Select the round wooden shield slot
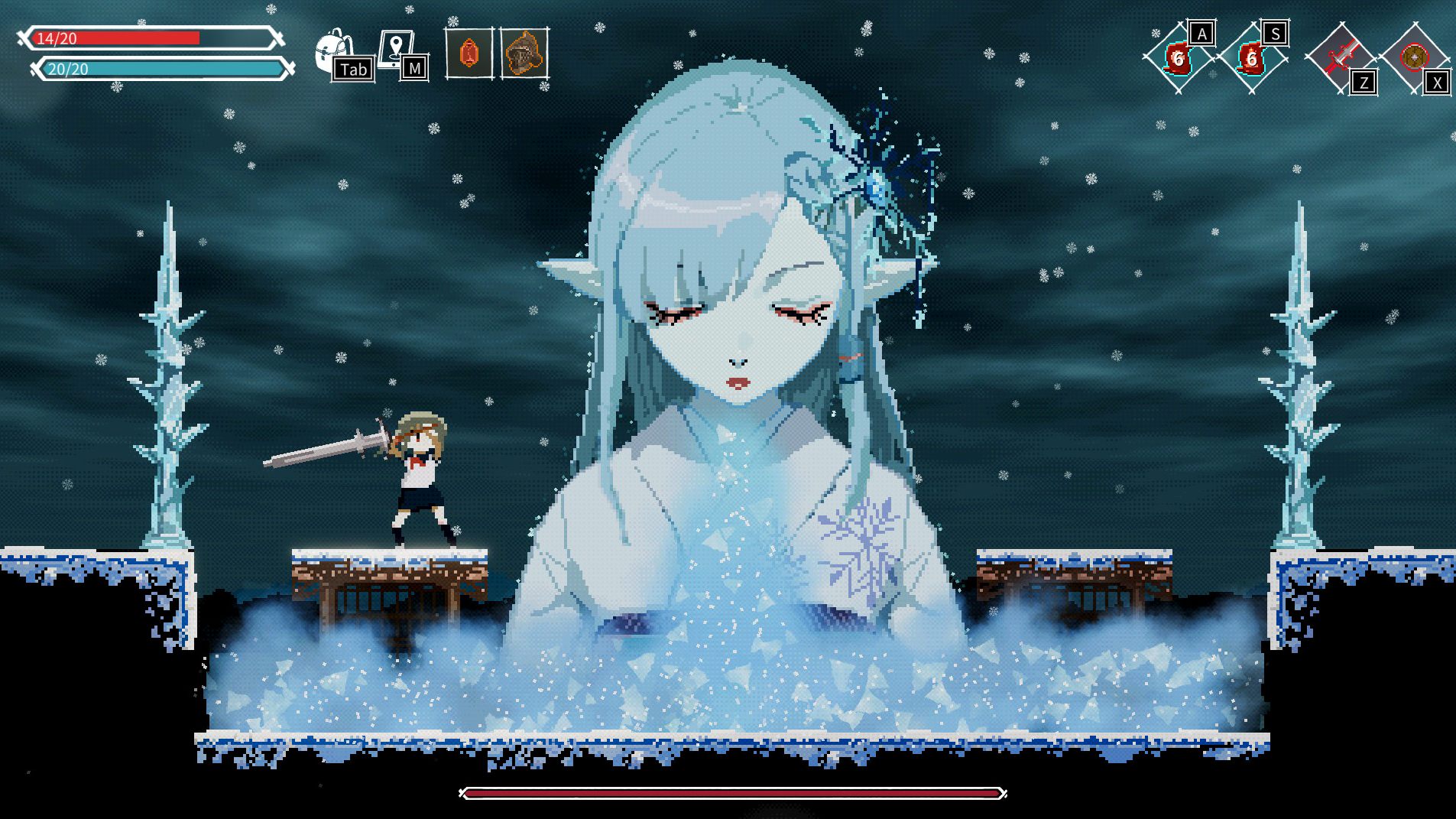 point(1414,58)
